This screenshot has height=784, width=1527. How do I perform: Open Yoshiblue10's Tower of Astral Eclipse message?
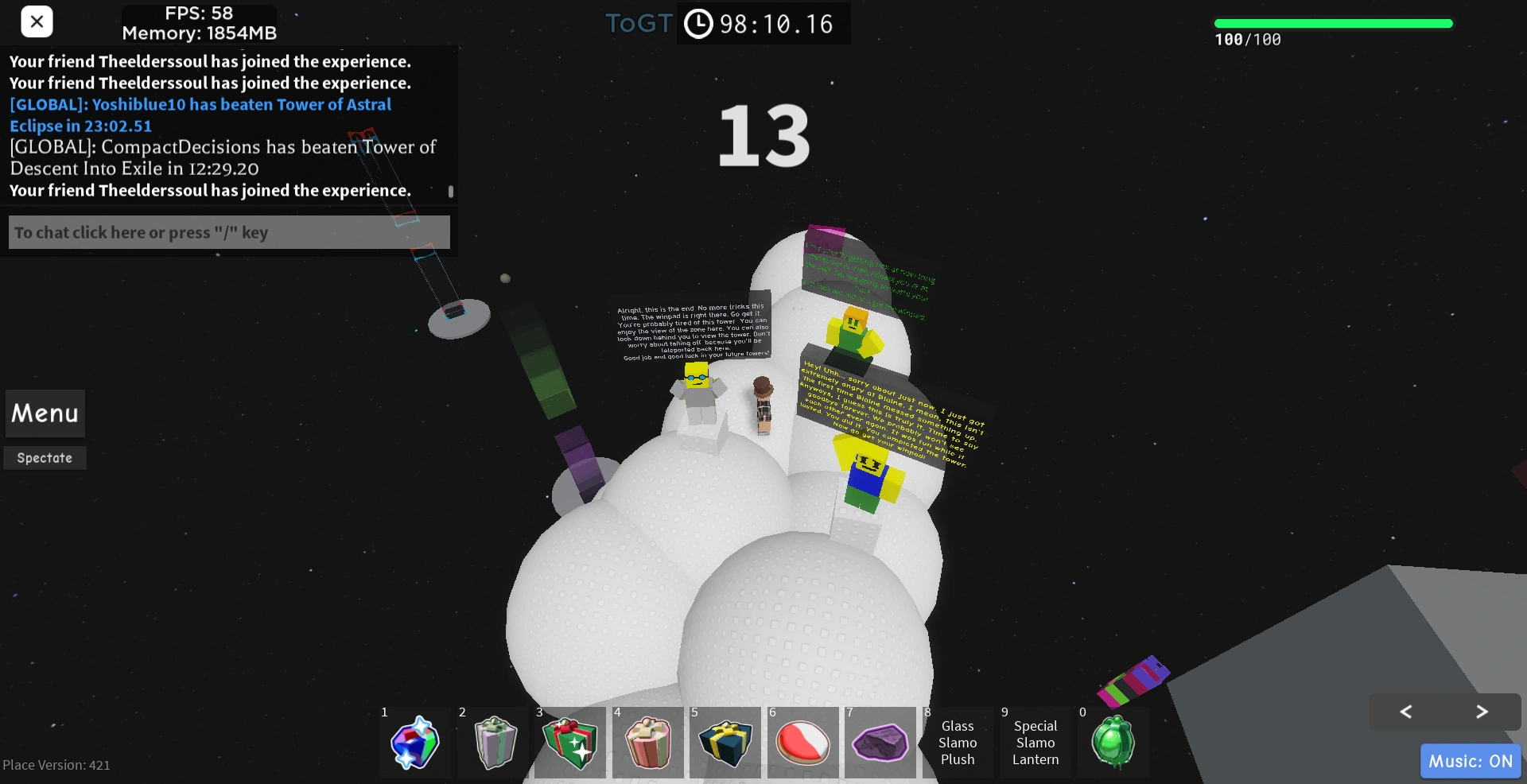200,114
